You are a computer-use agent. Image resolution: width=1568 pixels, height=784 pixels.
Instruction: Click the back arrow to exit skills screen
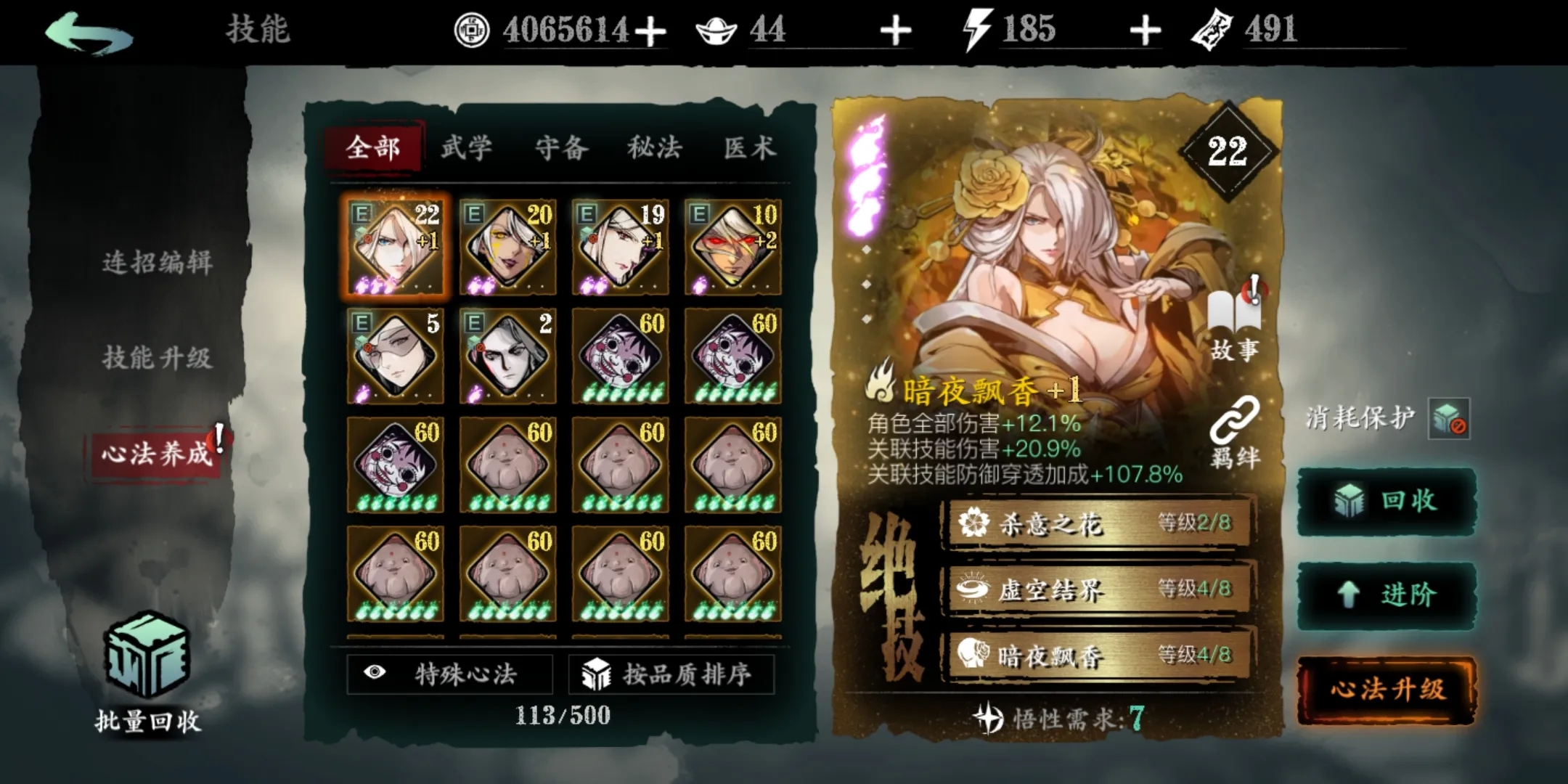pyautogui.click(x=91, y=33)
